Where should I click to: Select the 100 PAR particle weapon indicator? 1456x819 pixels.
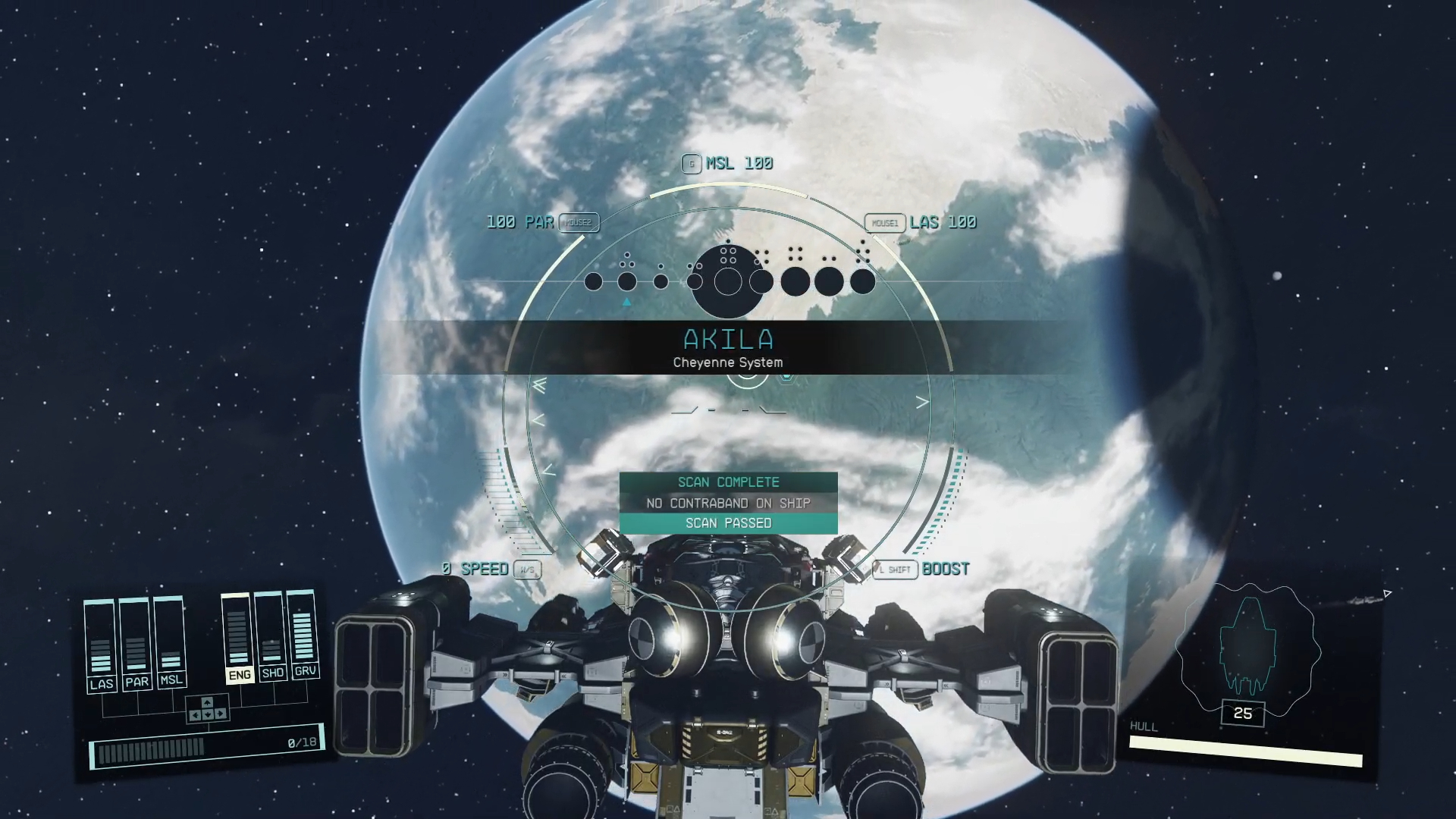(x=519, y=222)
